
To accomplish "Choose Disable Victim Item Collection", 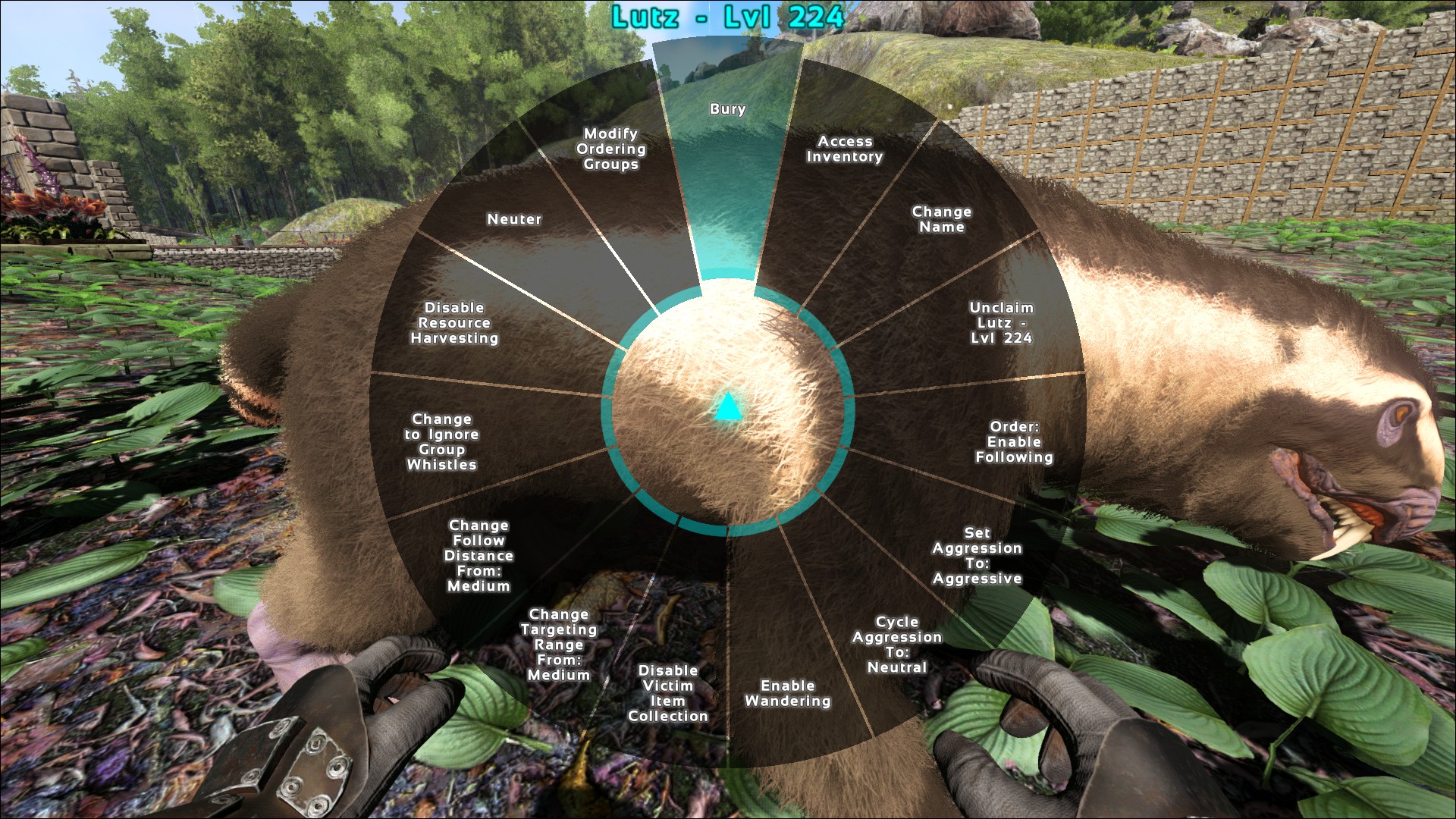I will click(x=667, y=693).
